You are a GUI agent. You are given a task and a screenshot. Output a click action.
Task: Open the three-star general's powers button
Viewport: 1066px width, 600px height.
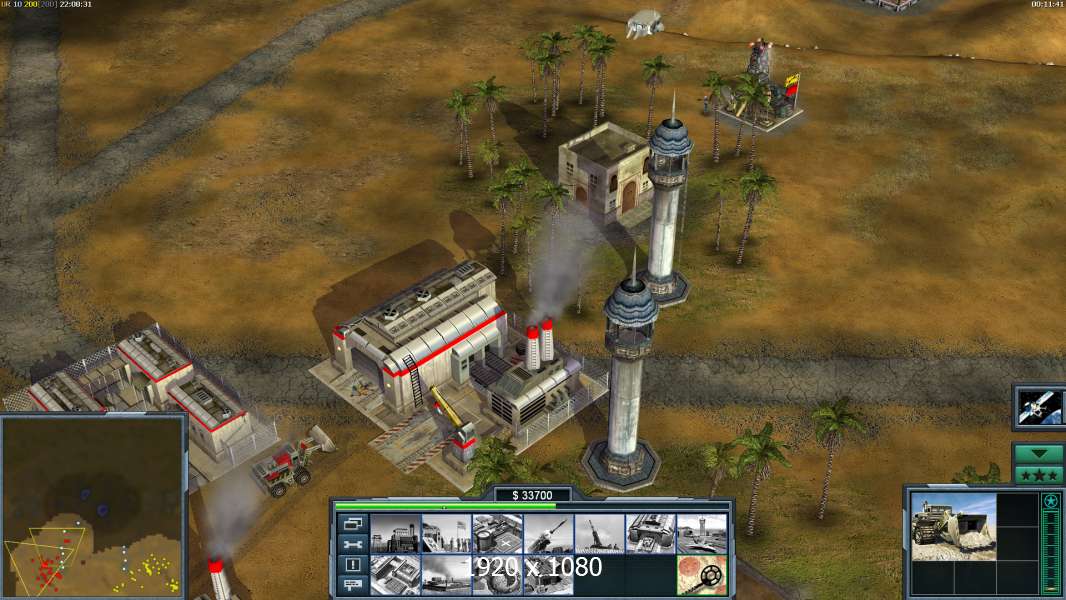[1038, 474]
